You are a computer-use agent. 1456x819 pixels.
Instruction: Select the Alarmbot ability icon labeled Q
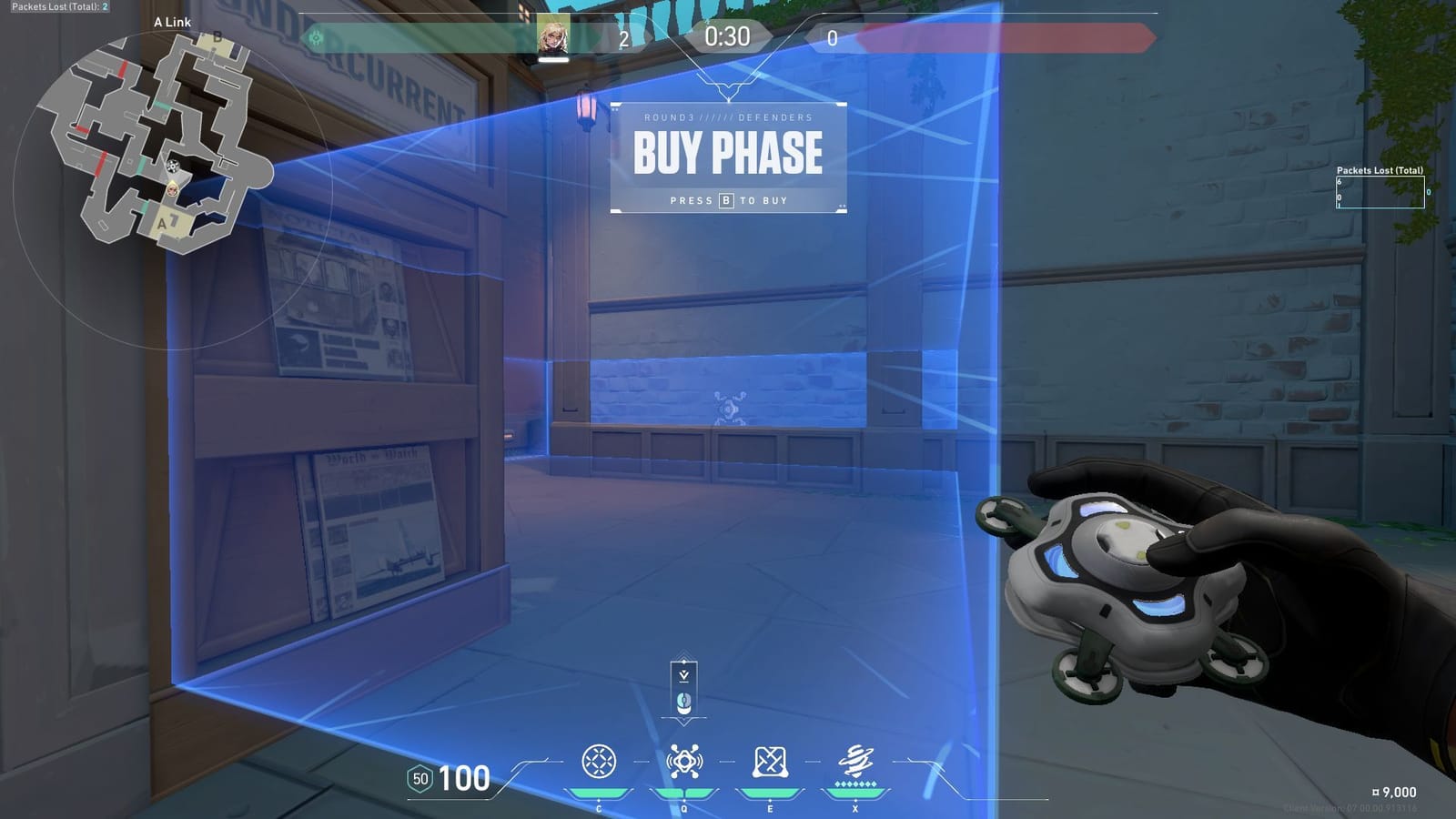684,761
